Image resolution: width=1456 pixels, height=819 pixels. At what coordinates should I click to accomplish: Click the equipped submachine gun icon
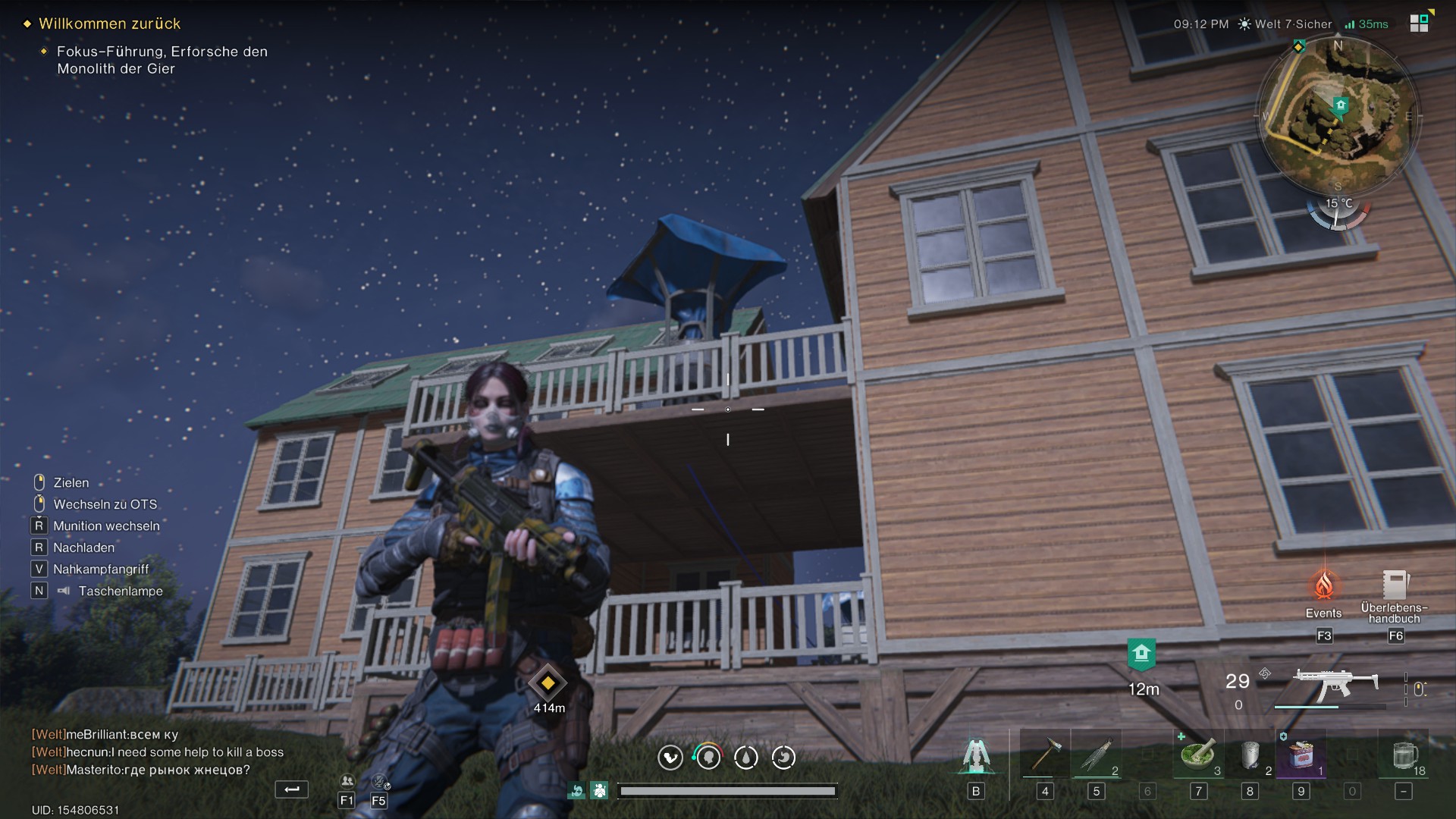(x=1335, y=685)
